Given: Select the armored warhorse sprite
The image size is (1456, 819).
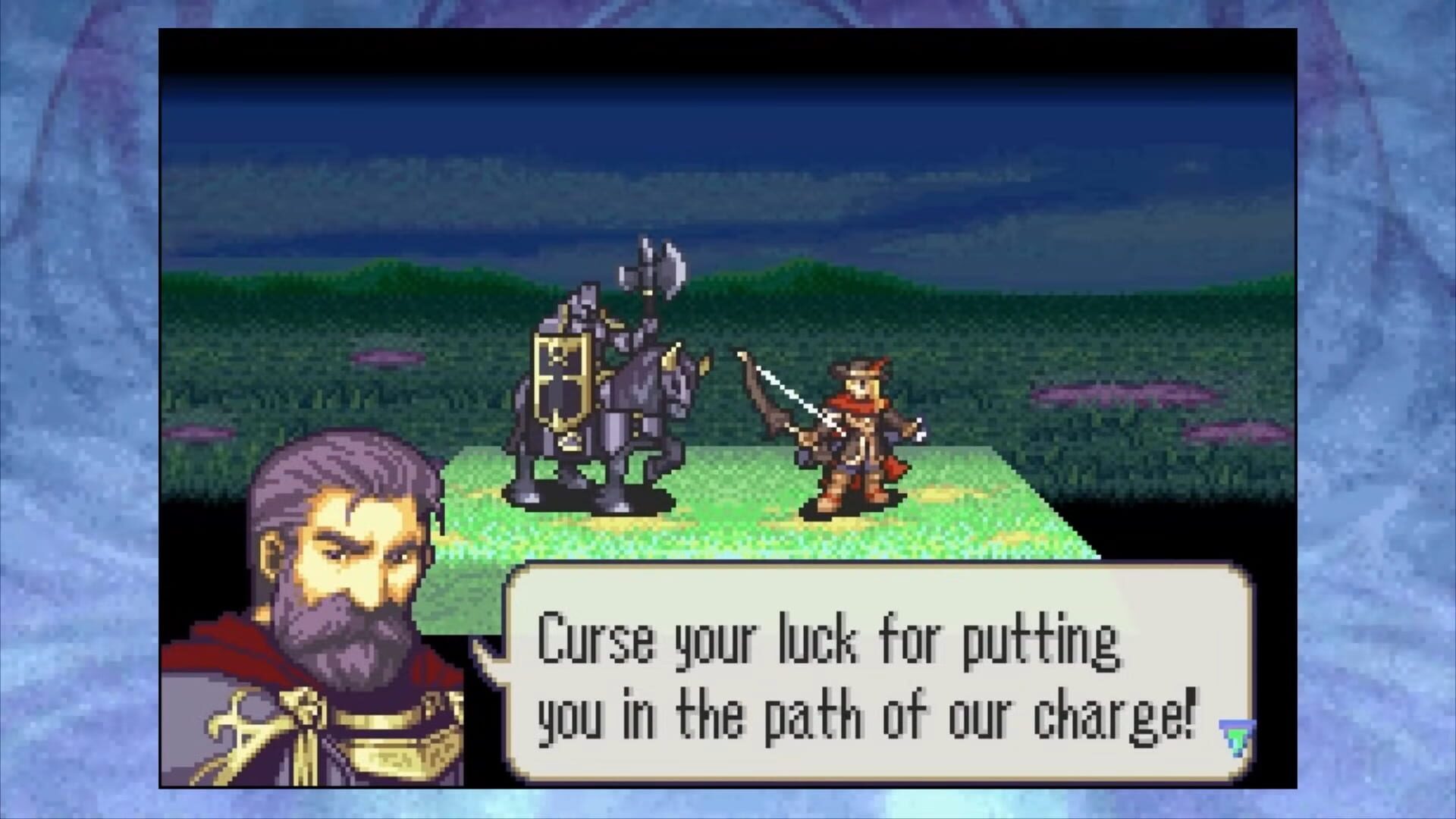Looking at the screenshot, I should click(x=622, y=425).
